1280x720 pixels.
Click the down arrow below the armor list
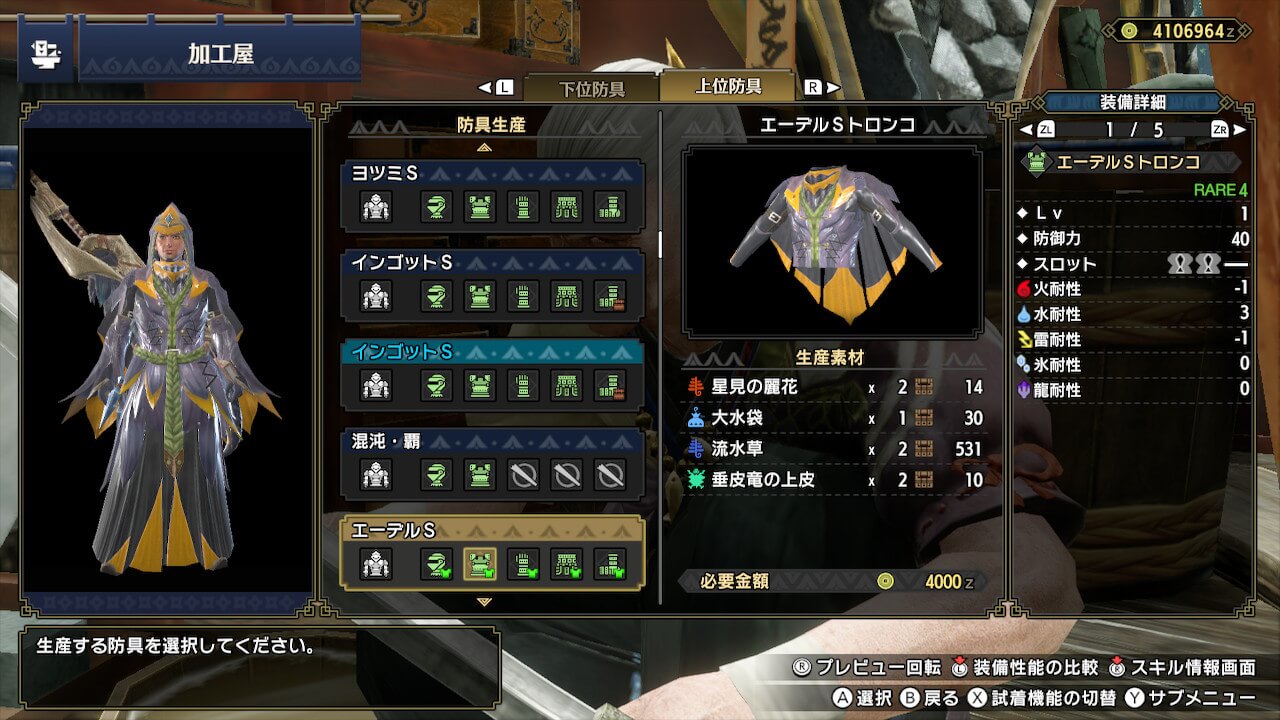[485, 602]
